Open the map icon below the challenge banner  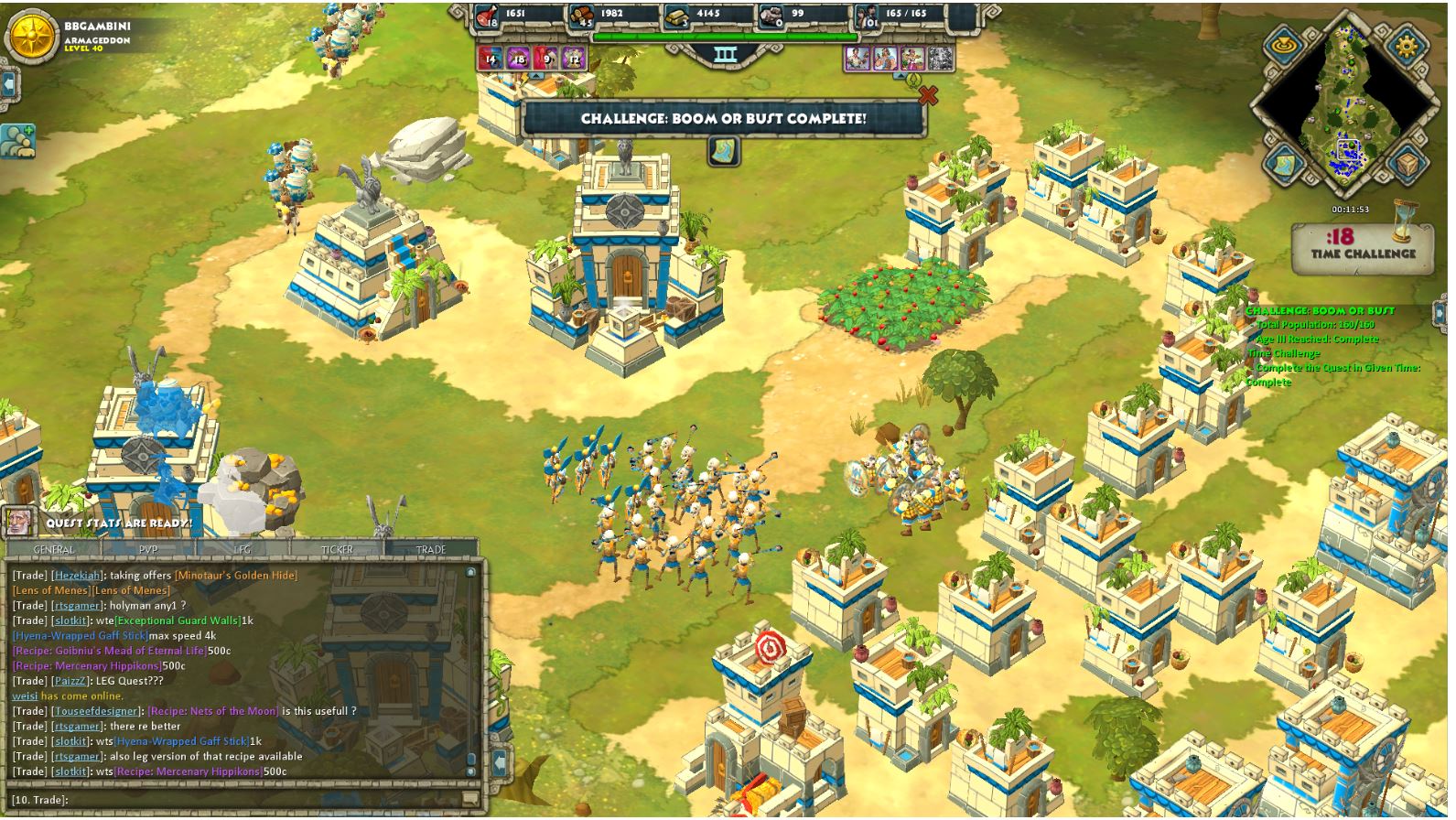coord(725,152)
